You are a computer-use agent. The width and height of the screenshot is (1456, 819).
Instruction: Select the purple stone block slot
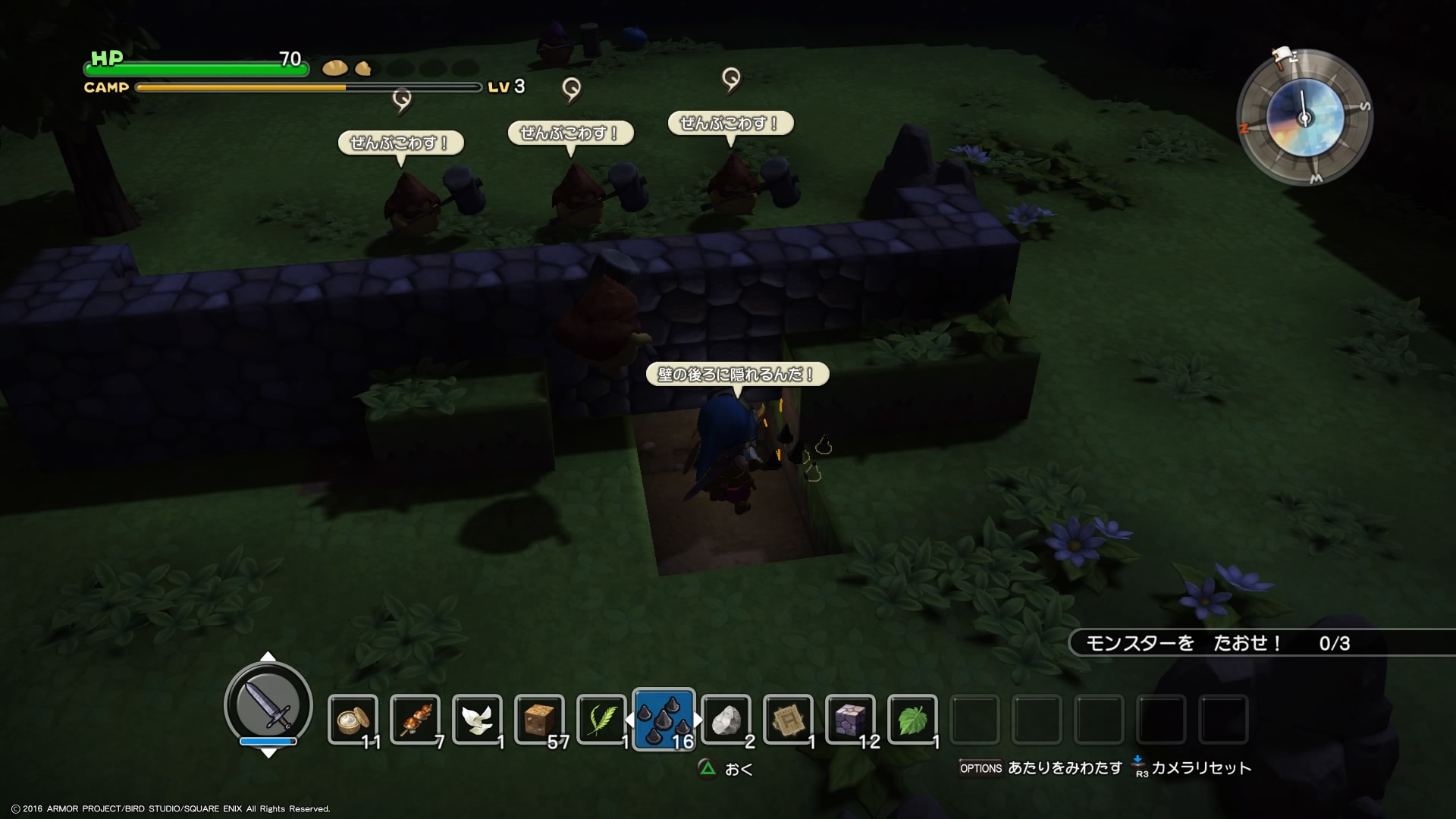click(850, 719)
